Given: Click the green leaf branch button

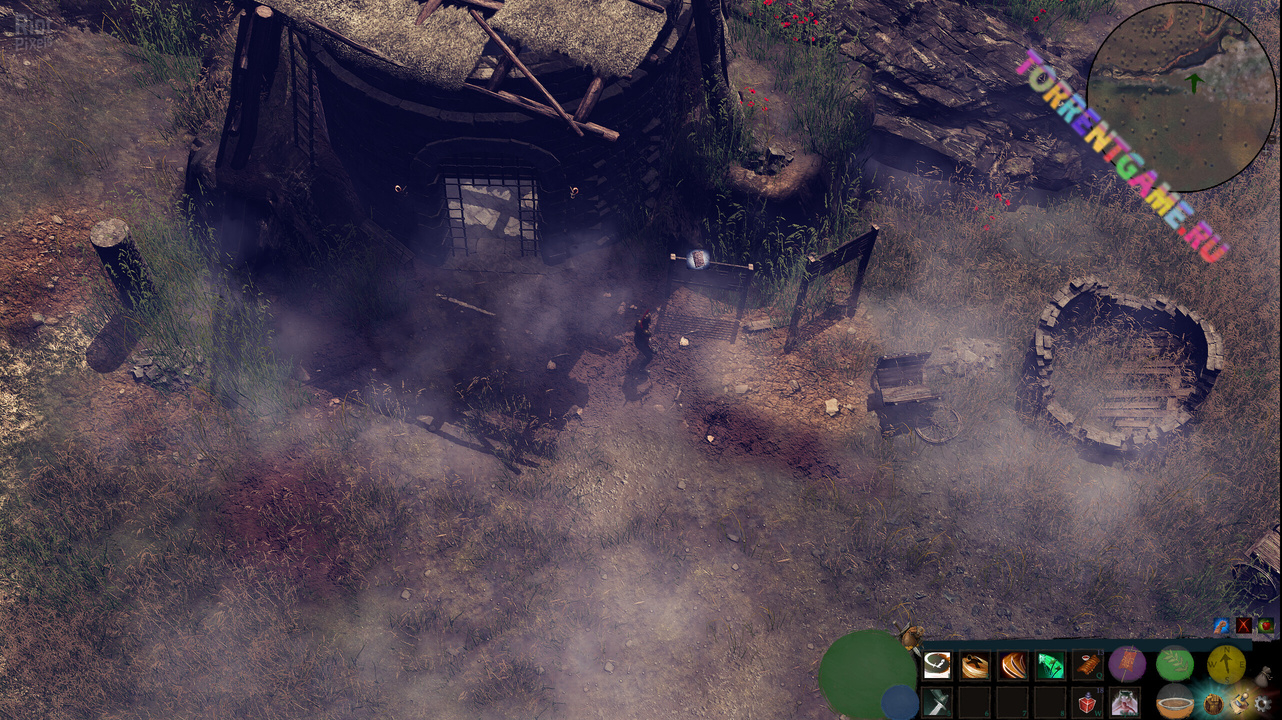Looking at the screenshot, I should tap(1175, 663).
